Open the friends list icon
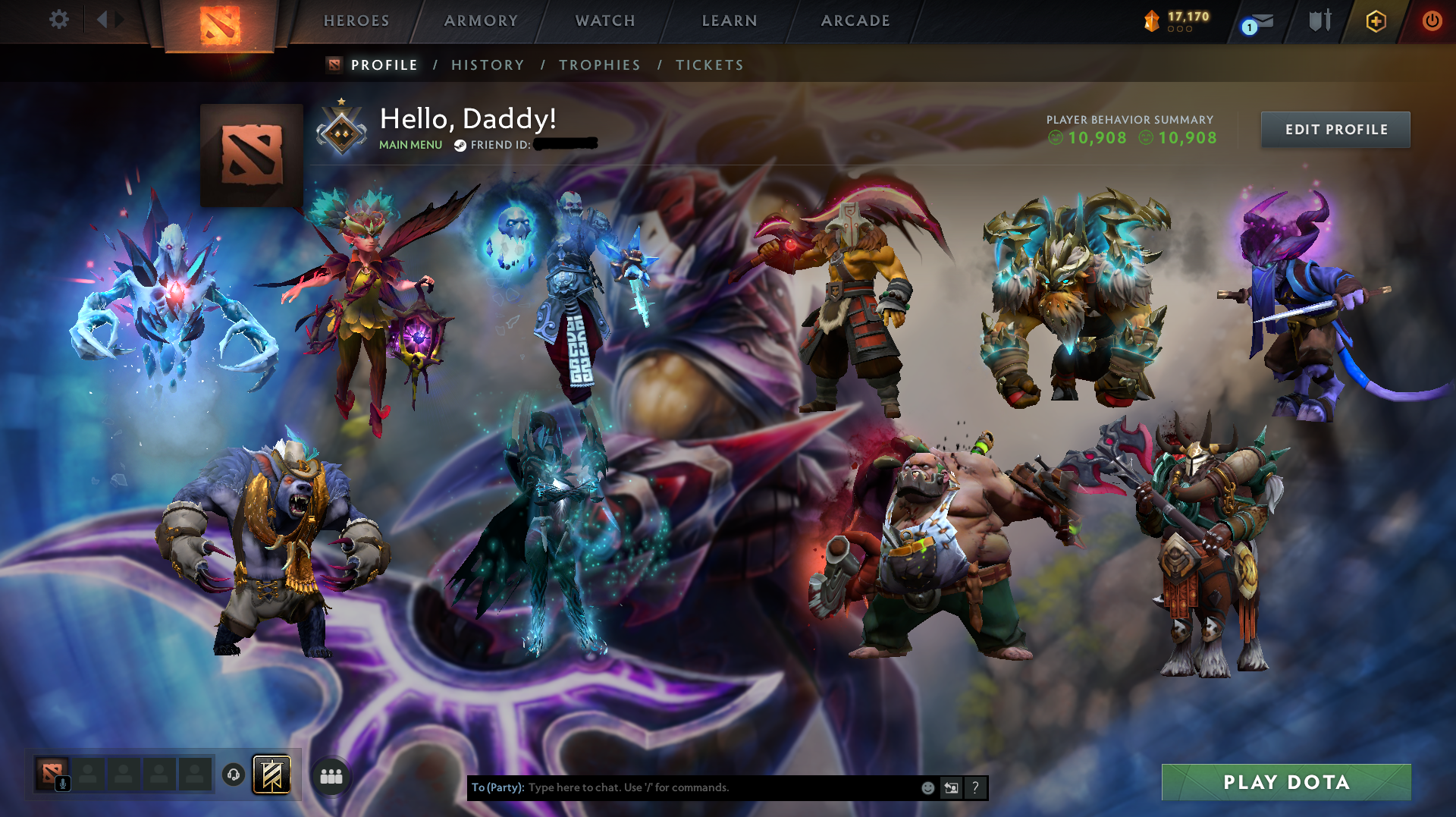Screen dimensions: 1456x817 tap(331, 776)
